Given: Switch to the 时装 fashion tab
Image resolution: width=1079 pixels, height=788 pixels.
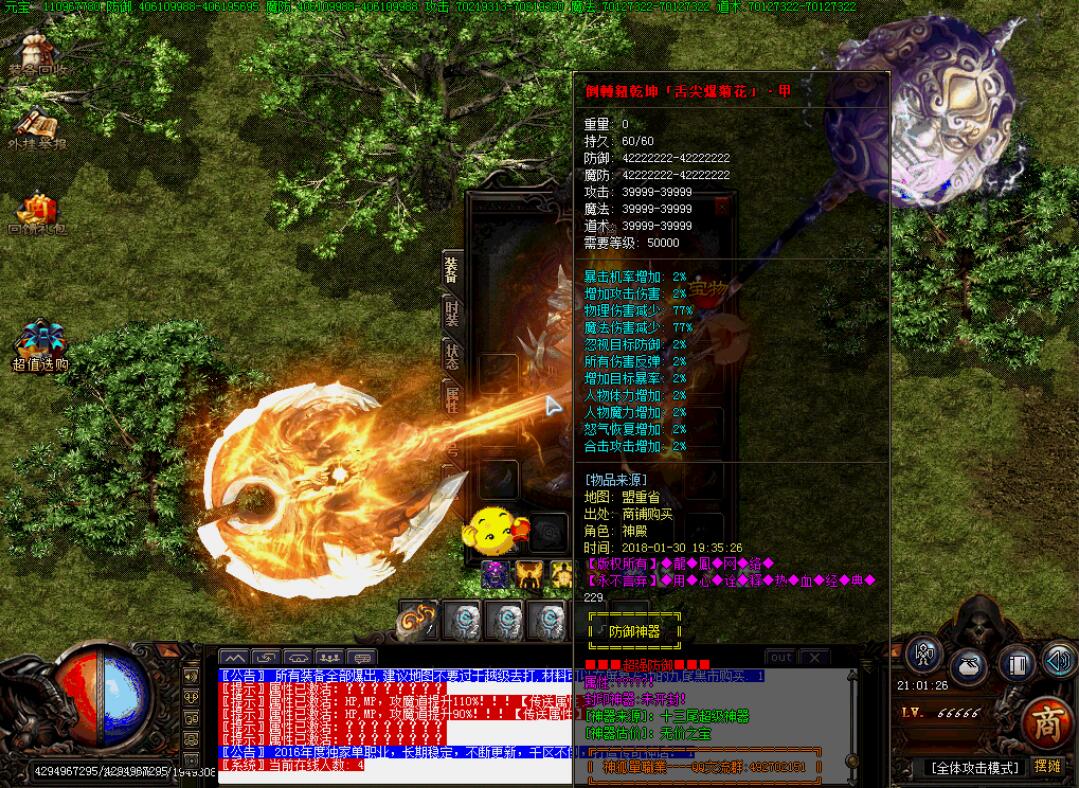Looking at the screenshot, I should pyautogui.click(x=452, y=315).
